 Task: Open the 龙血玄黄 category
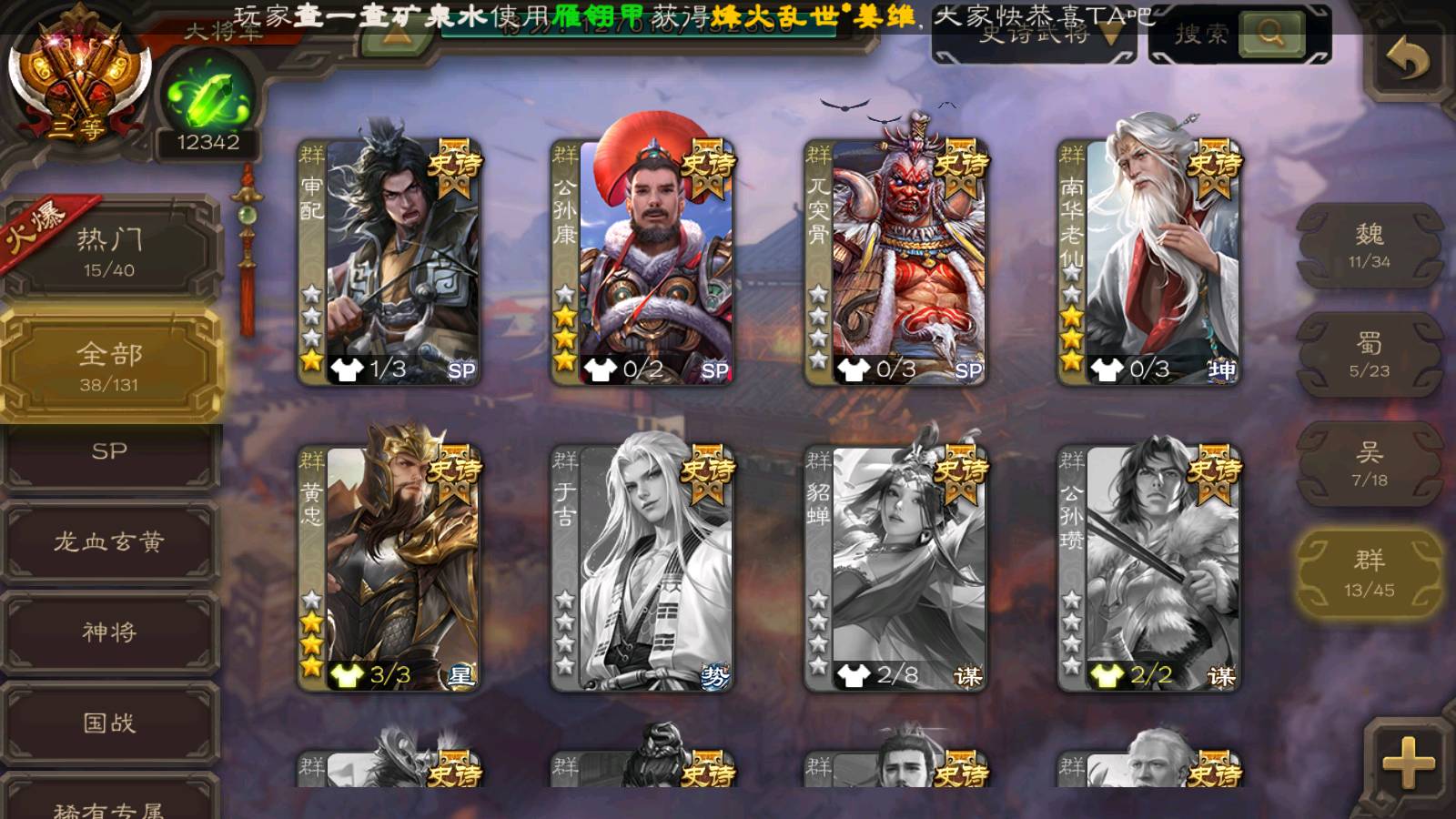(109, 542)
